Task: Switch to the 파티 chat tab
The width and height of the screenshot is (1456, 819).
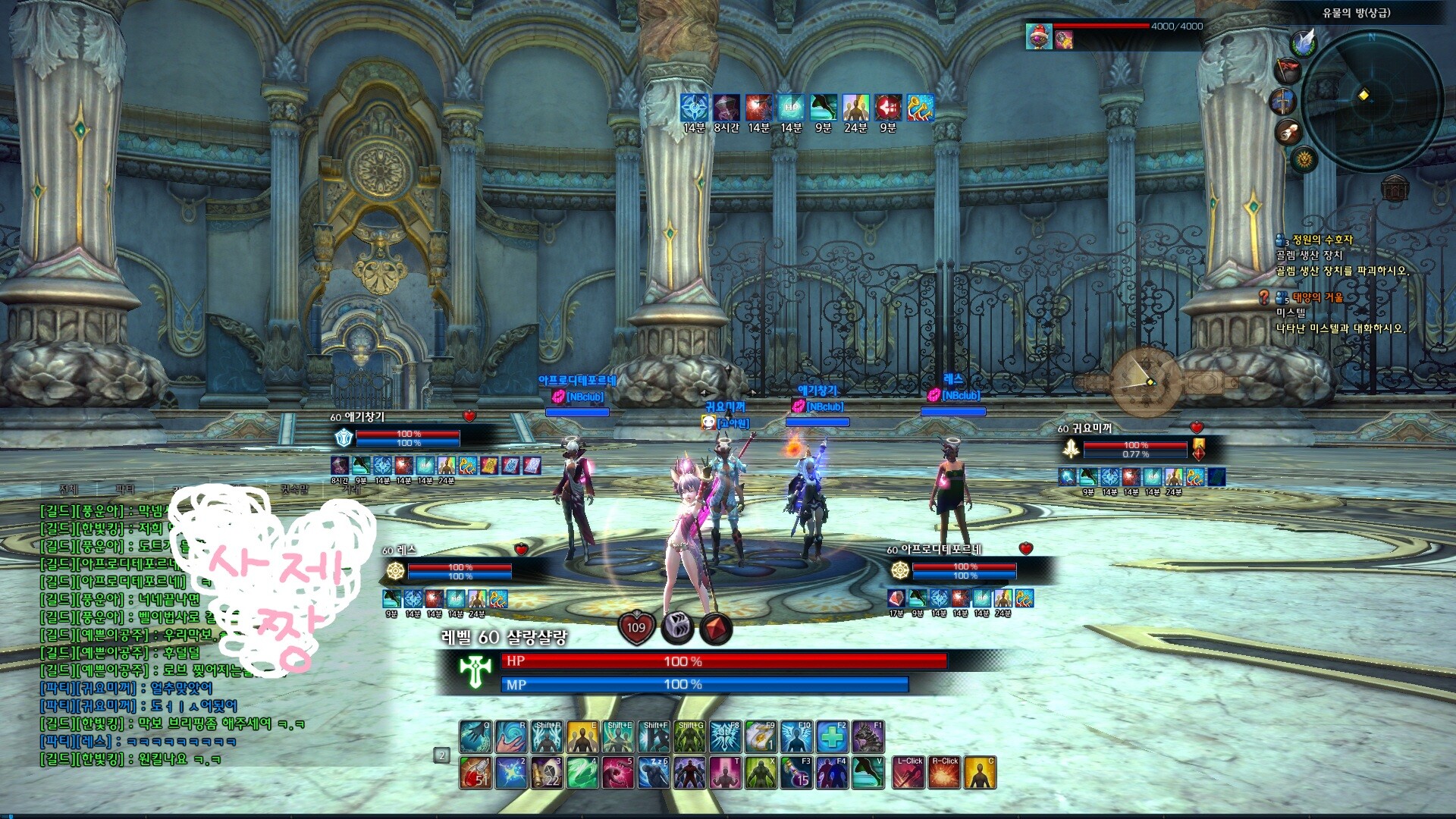Action: 125,489
